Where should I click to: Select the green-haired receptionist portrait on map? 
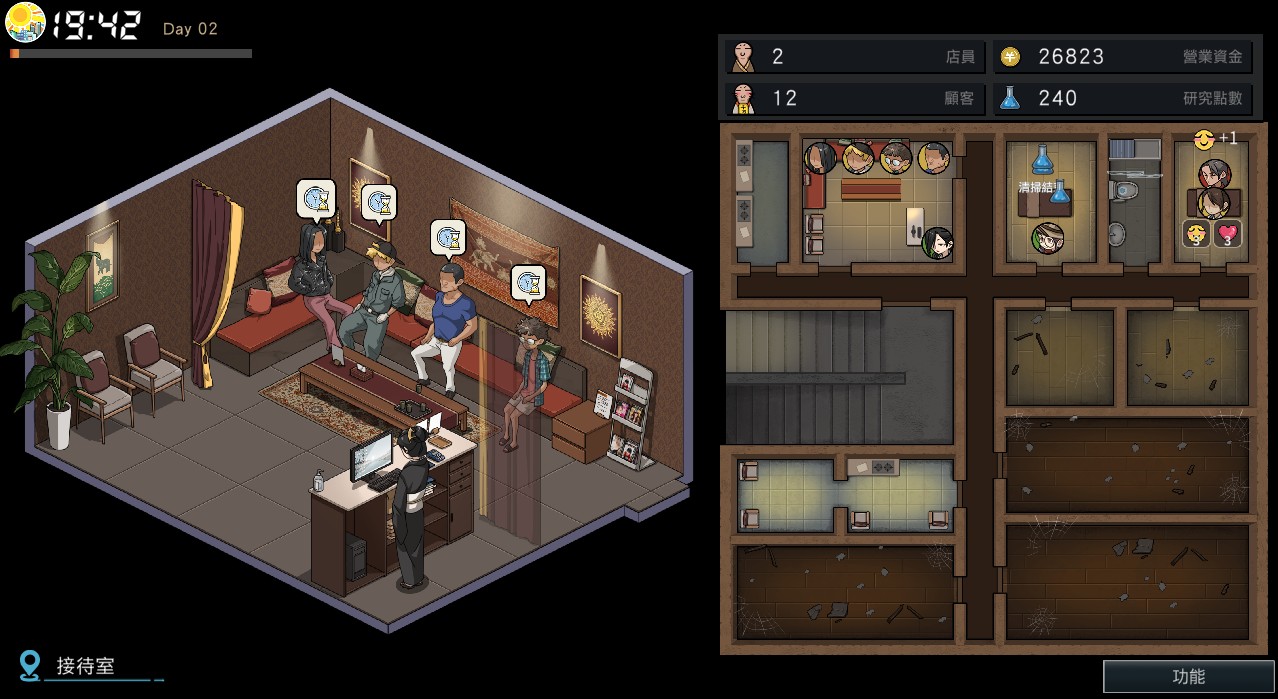tap(937, 242)
